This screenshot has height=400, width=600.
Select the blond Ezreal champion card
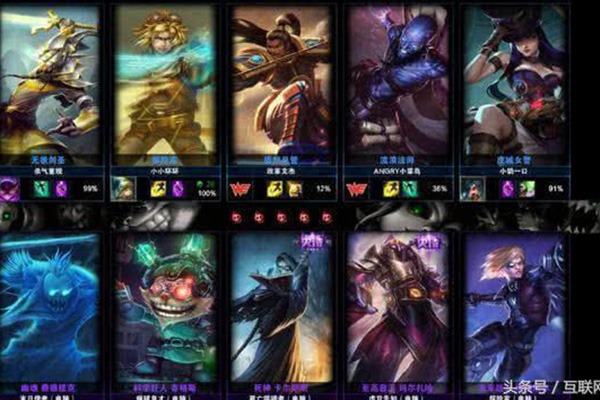coord(165,80)
